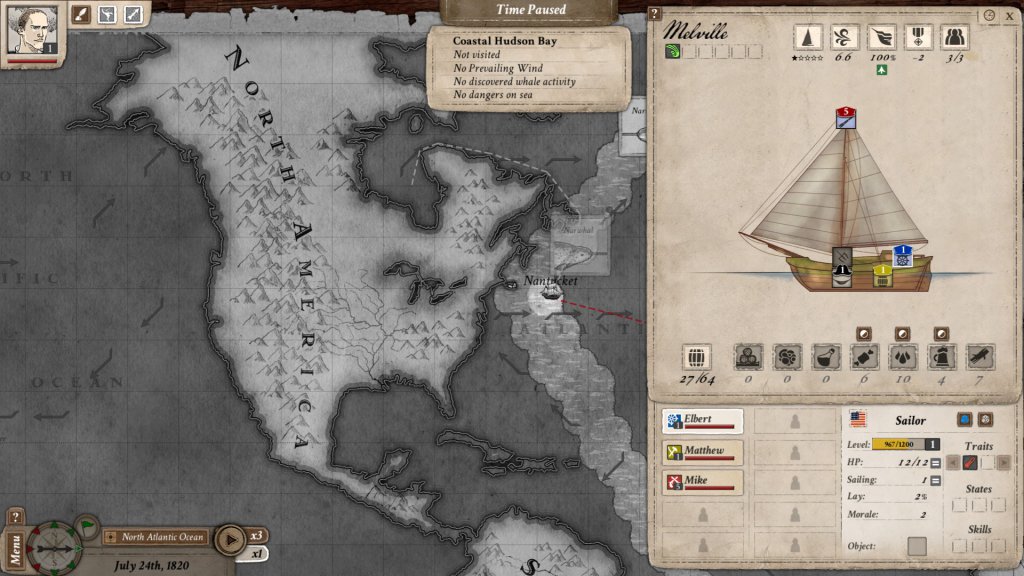Set game speed to x1
Image resolution: width=1024 pixels, height=576 pixels.
(257, 553)
